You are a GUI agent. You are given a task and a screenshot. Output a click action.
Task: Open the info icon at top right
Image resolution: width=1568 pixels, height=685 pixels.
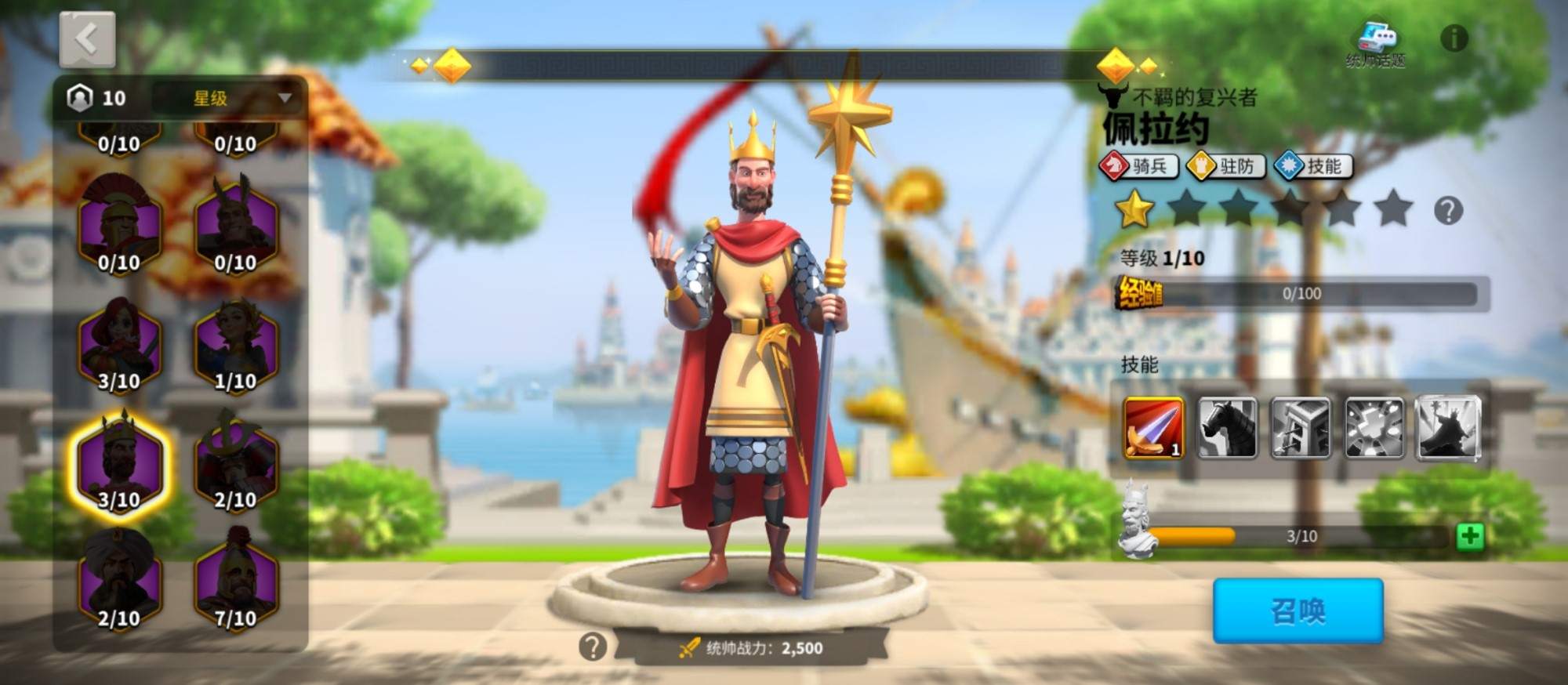coord(1454,38)
